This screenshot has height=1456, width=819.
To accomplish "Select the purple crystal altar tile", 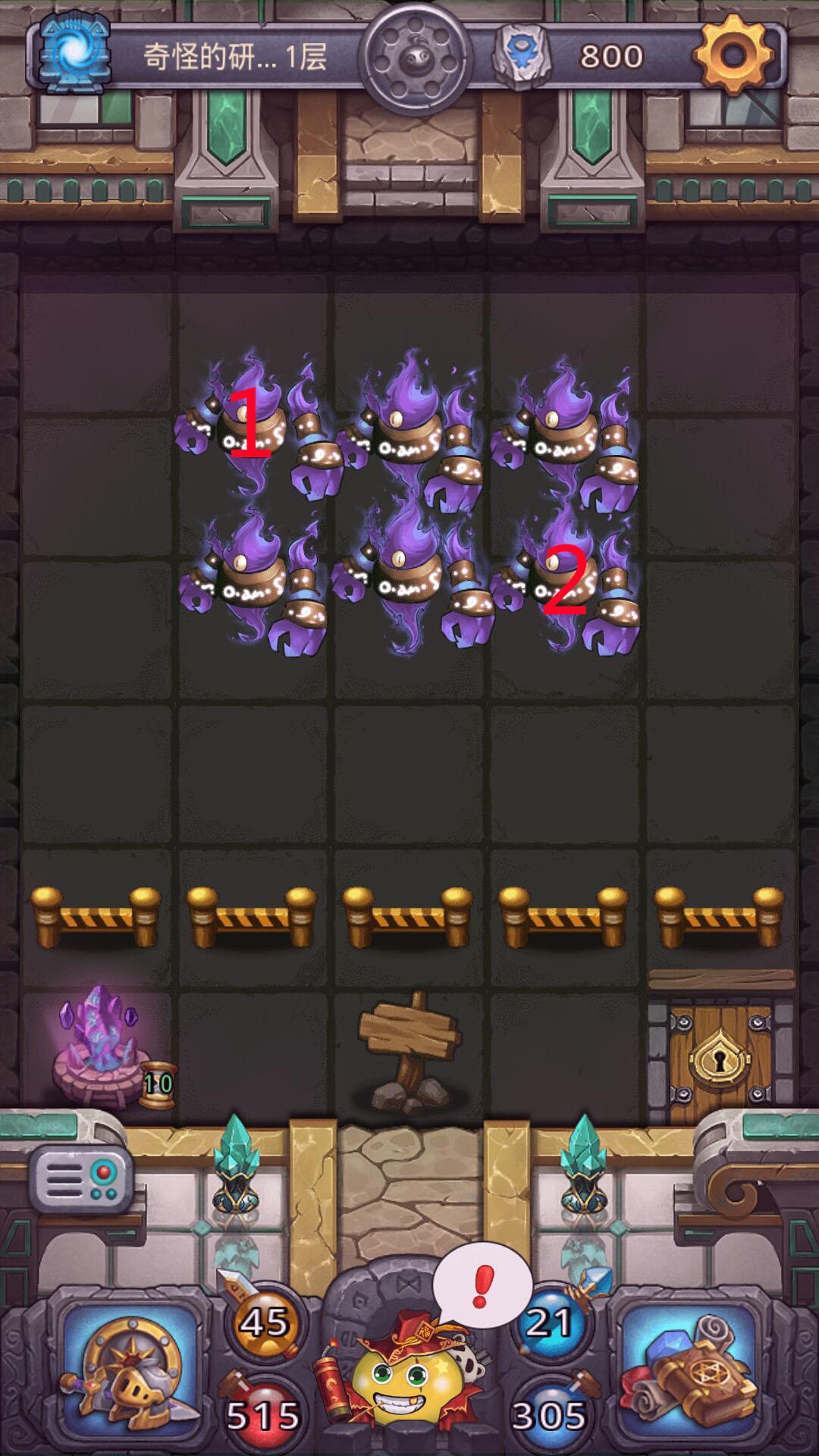I will point(99,1046).
